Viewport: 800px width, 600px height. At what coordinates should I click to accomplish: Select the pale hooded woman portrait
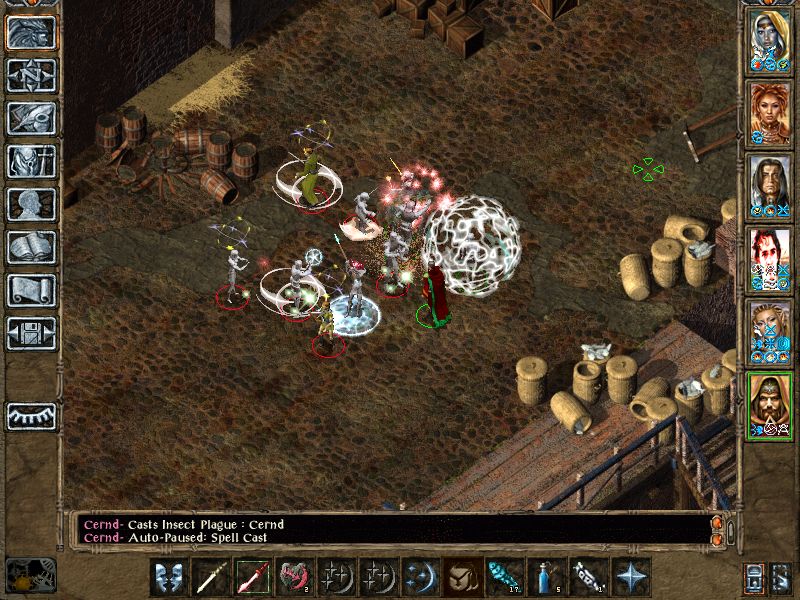(x=769, y=38)
